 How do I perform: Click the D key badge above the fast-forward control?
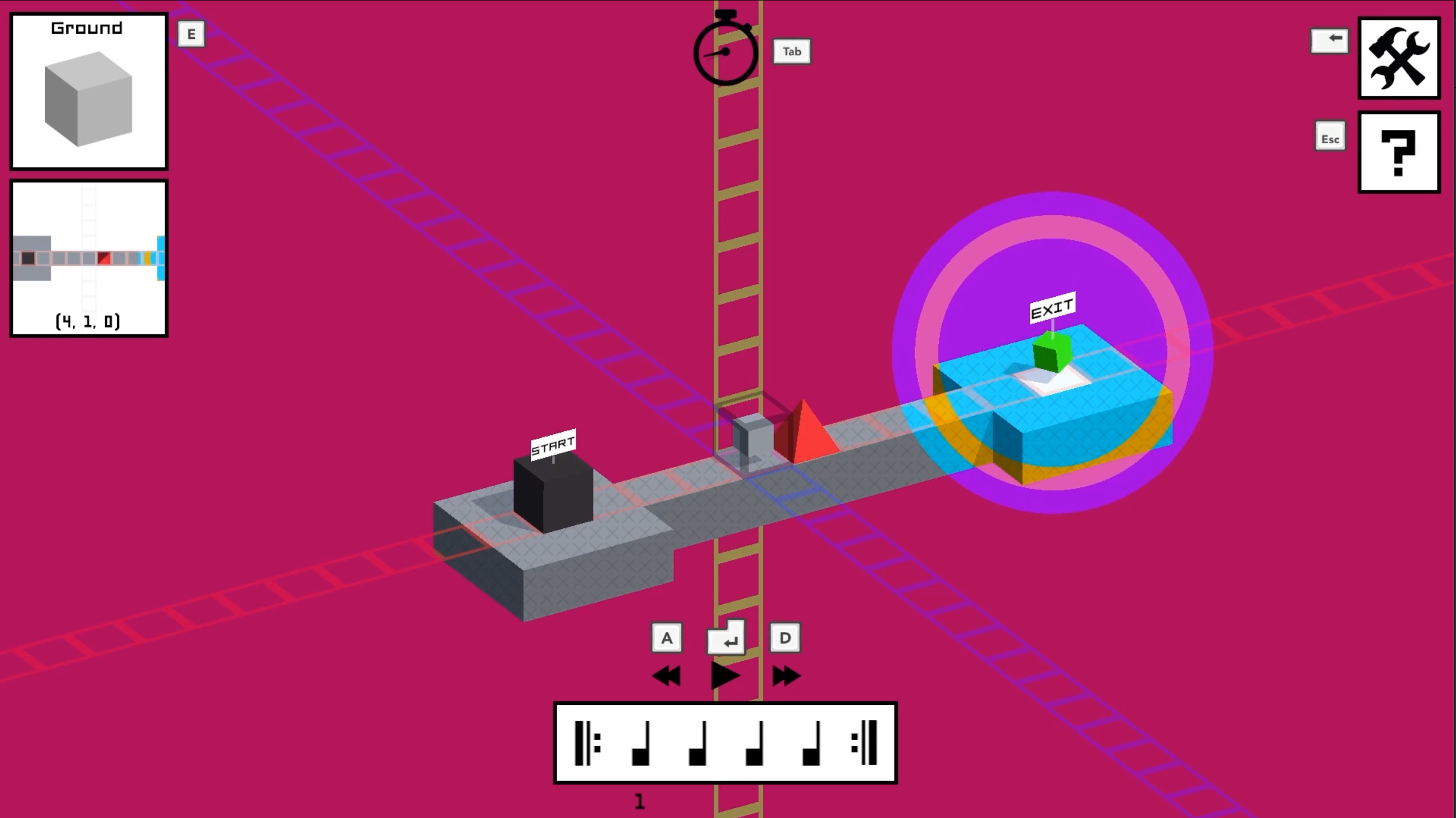(x=785, y=637)
